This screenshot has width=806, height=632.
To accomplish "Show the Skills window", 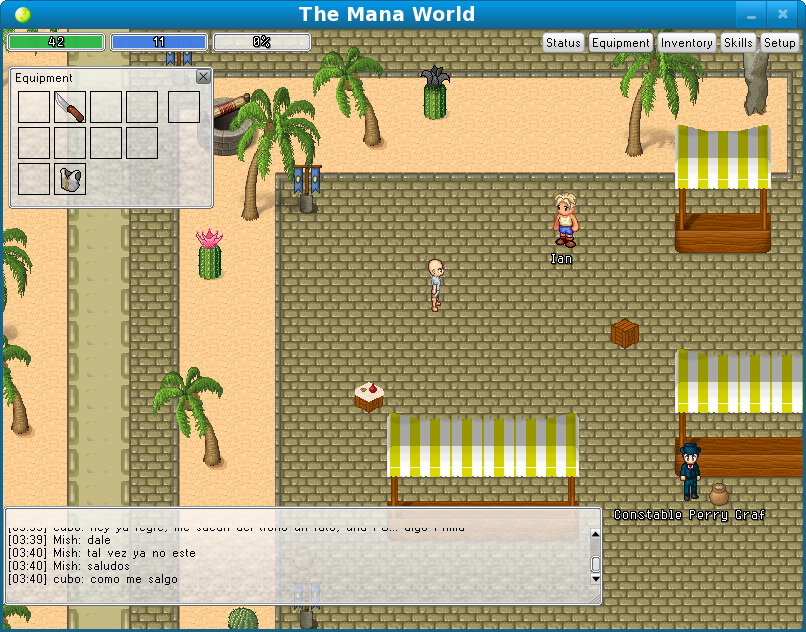I will click(x=738, y=43).
